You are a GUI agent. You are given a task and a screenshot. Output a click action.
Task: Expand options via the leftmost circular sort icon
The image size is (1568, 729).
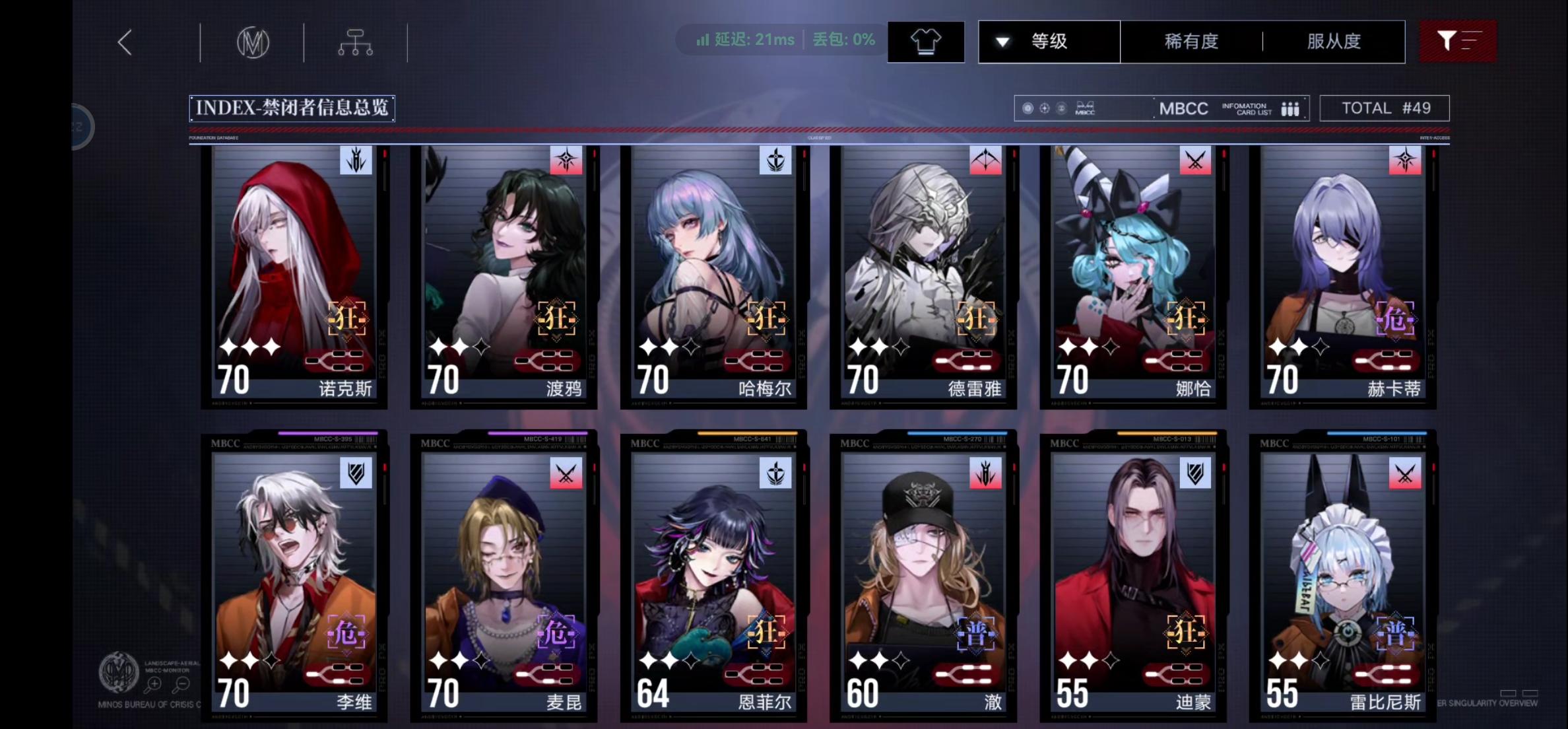1027,108
